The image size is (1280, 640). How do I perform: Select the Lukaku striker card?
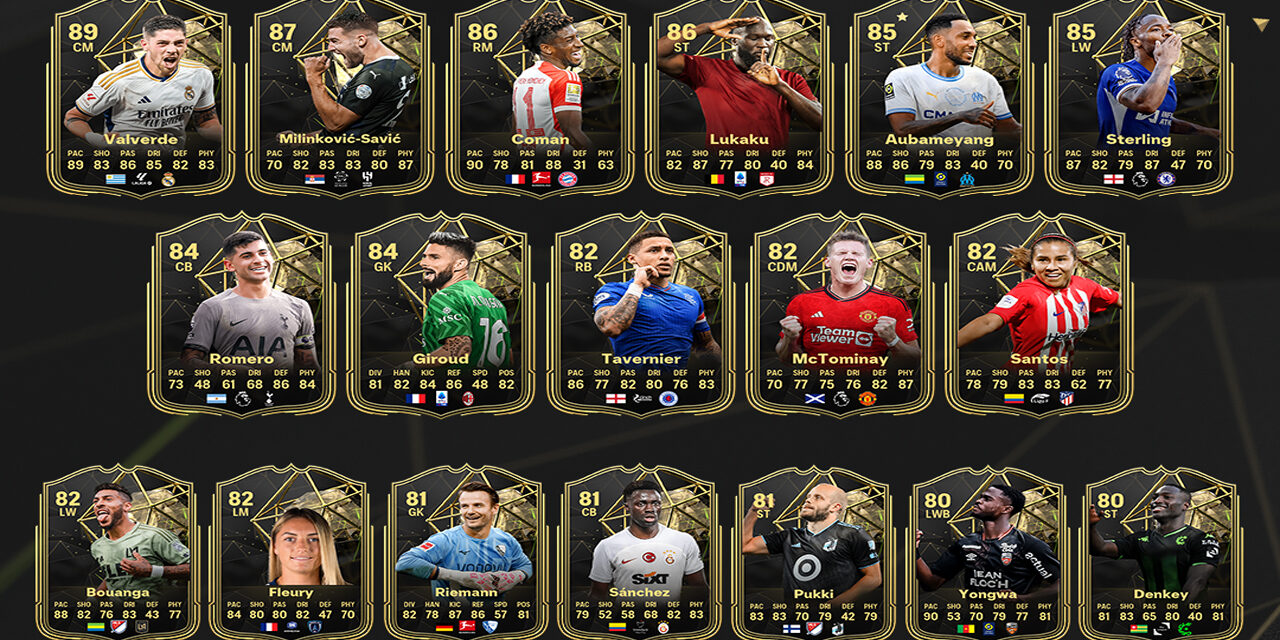tap(740, 98)
